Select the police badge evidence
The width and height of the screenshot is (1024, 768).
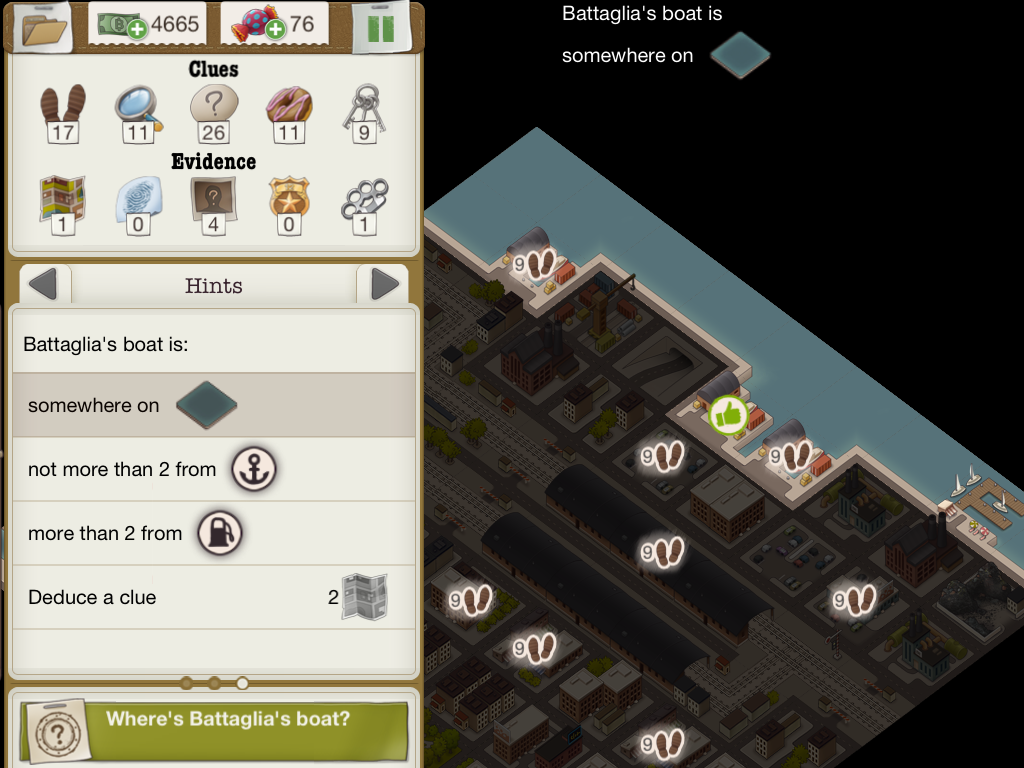click(289, 199)
